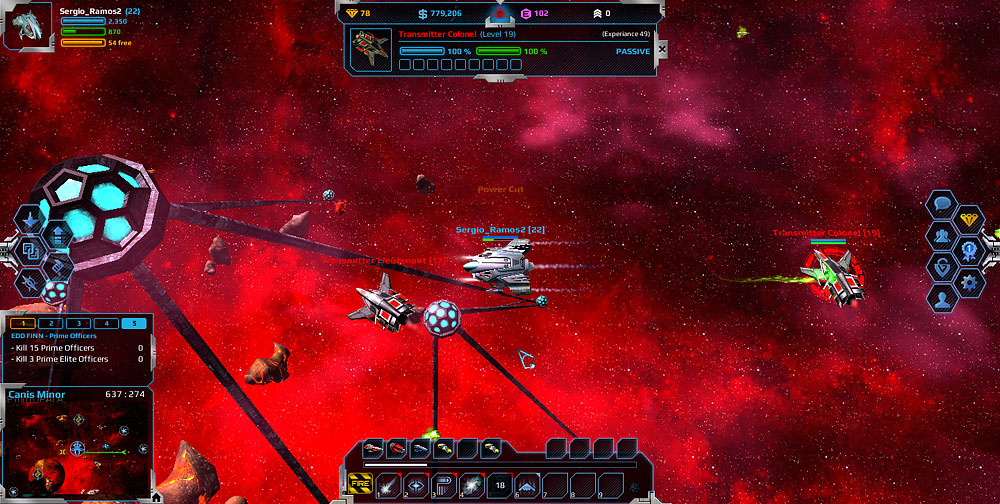Open the group members icon

(942, 236)
